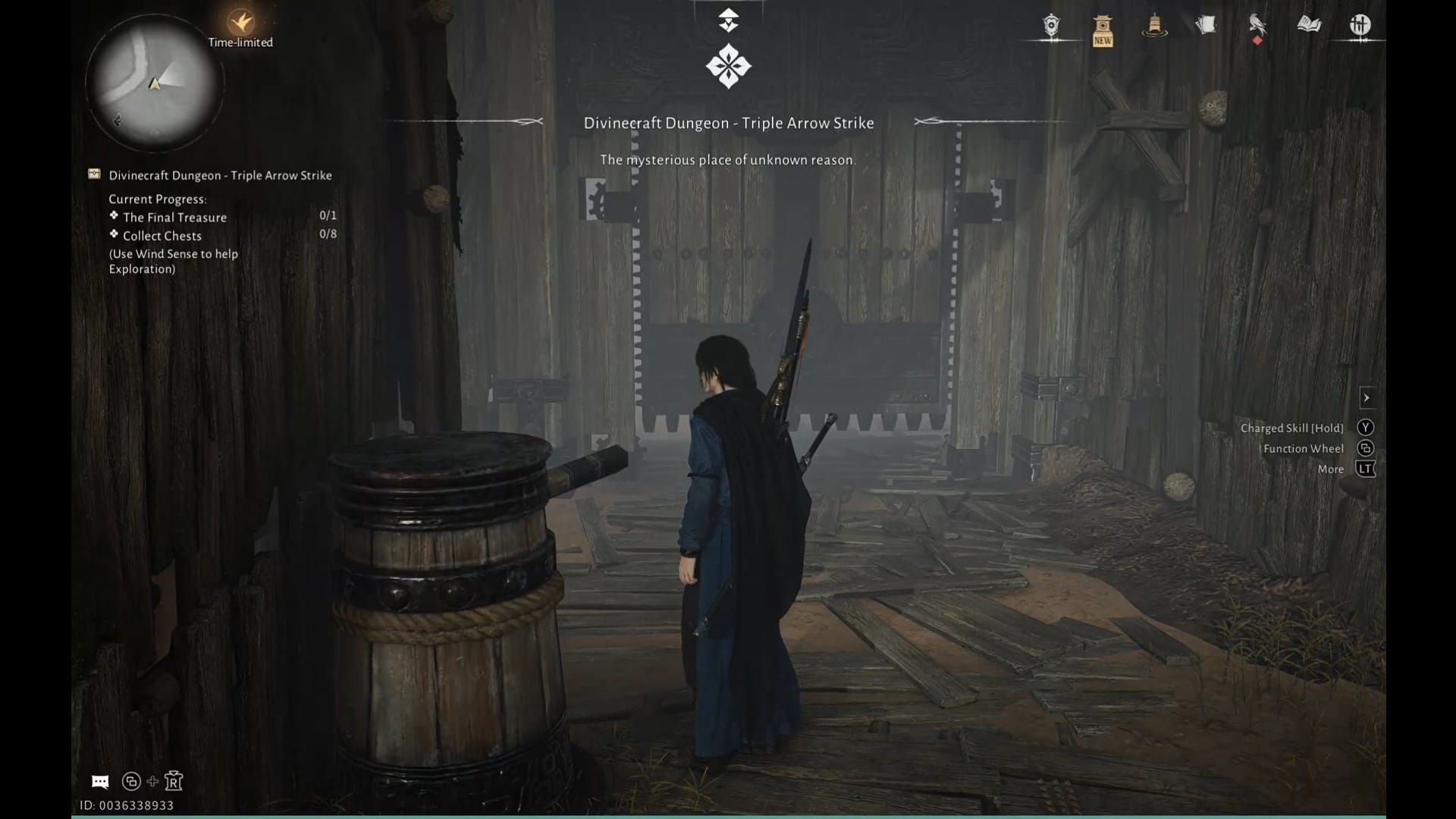The image size is (1456, 819).
Task: Open the mail letters icon
Action: tap(1204, 25)
